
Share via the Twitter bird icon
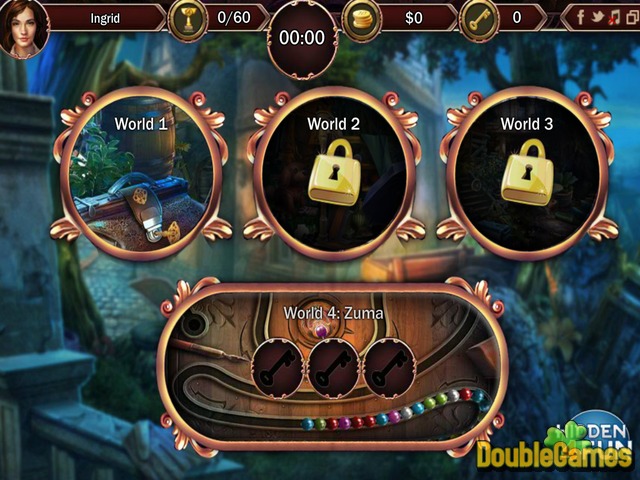(597, 17)
